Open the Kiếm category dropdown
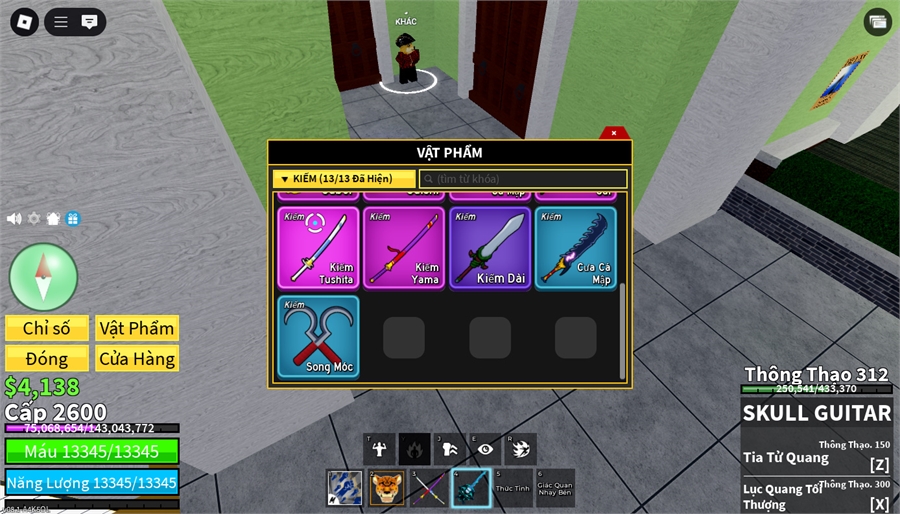The height and width of the screenshot is (514, 900). click(x=344, y=179)
